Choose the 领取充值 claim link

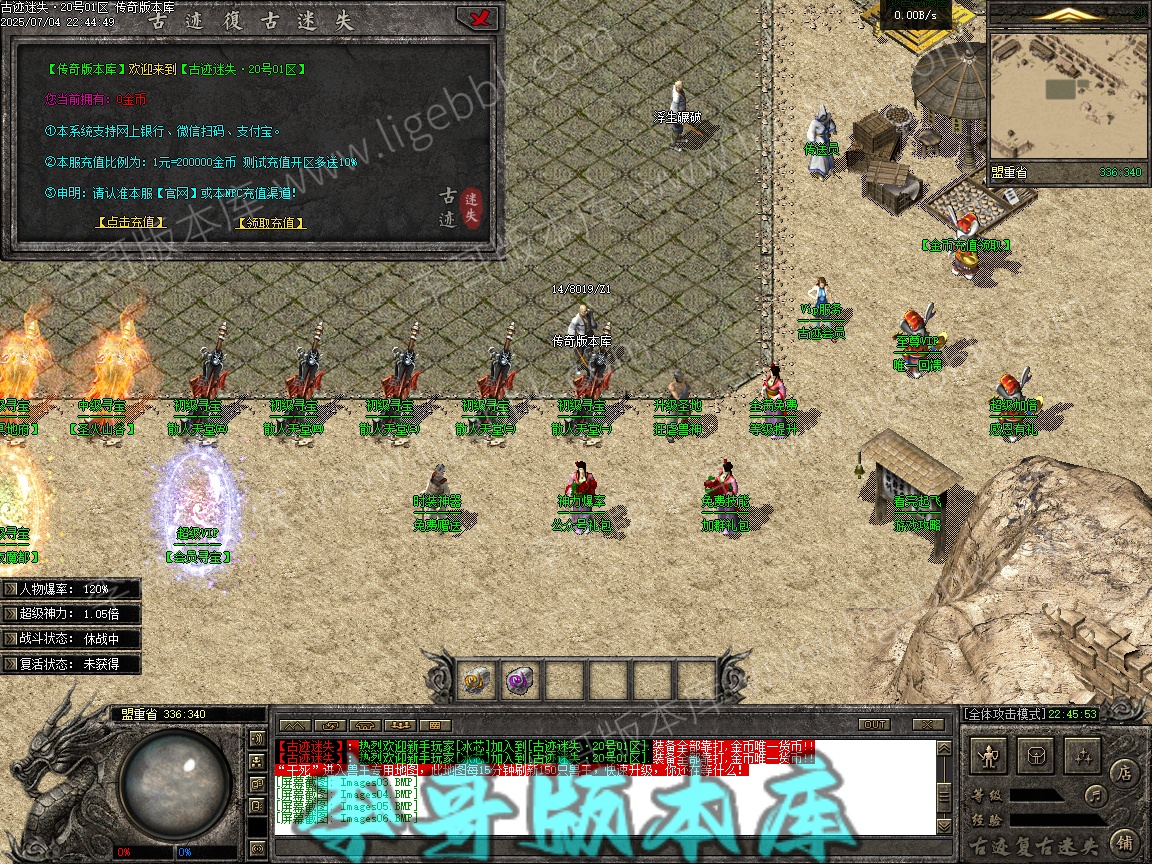[270, 223]
